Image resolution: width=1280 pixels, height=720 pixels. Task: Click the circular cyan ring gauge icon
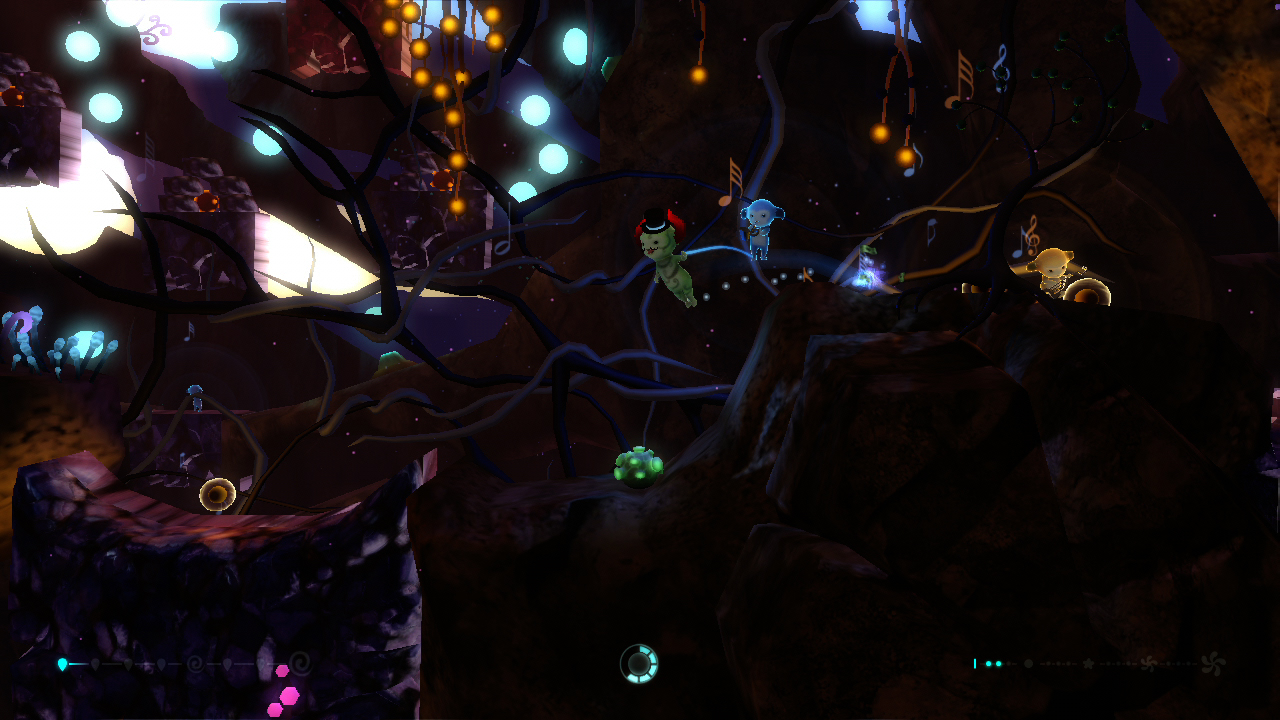[x=639, y=663]
